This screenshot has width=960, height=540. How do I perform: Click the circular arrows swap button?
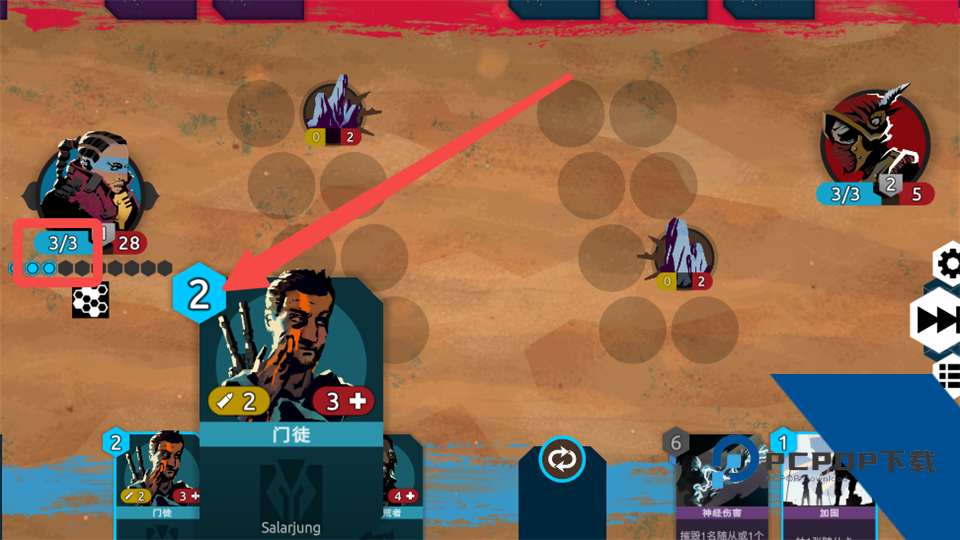tap(561, 460)
